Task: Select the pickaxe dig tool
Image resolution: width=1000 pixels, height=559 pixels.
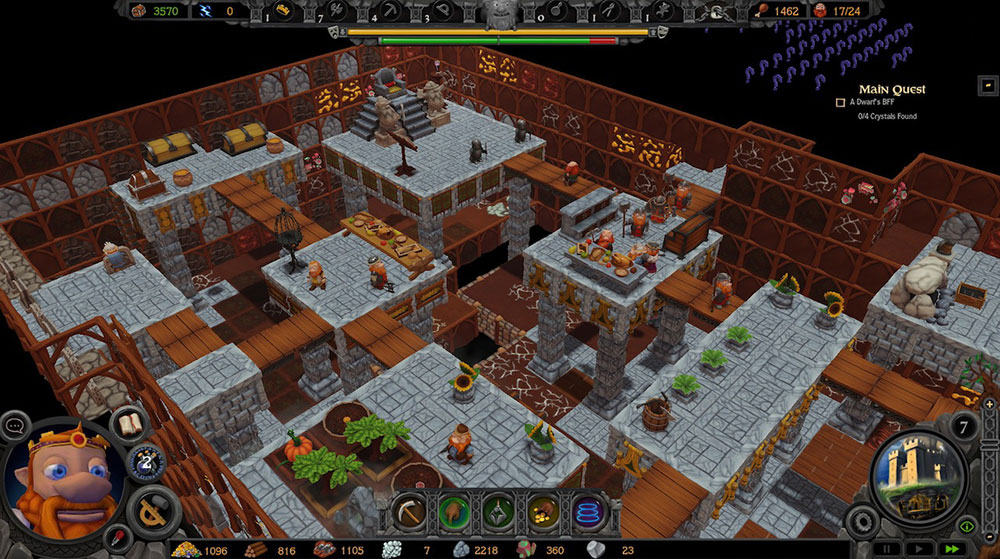Action: [x=409, y=512]
